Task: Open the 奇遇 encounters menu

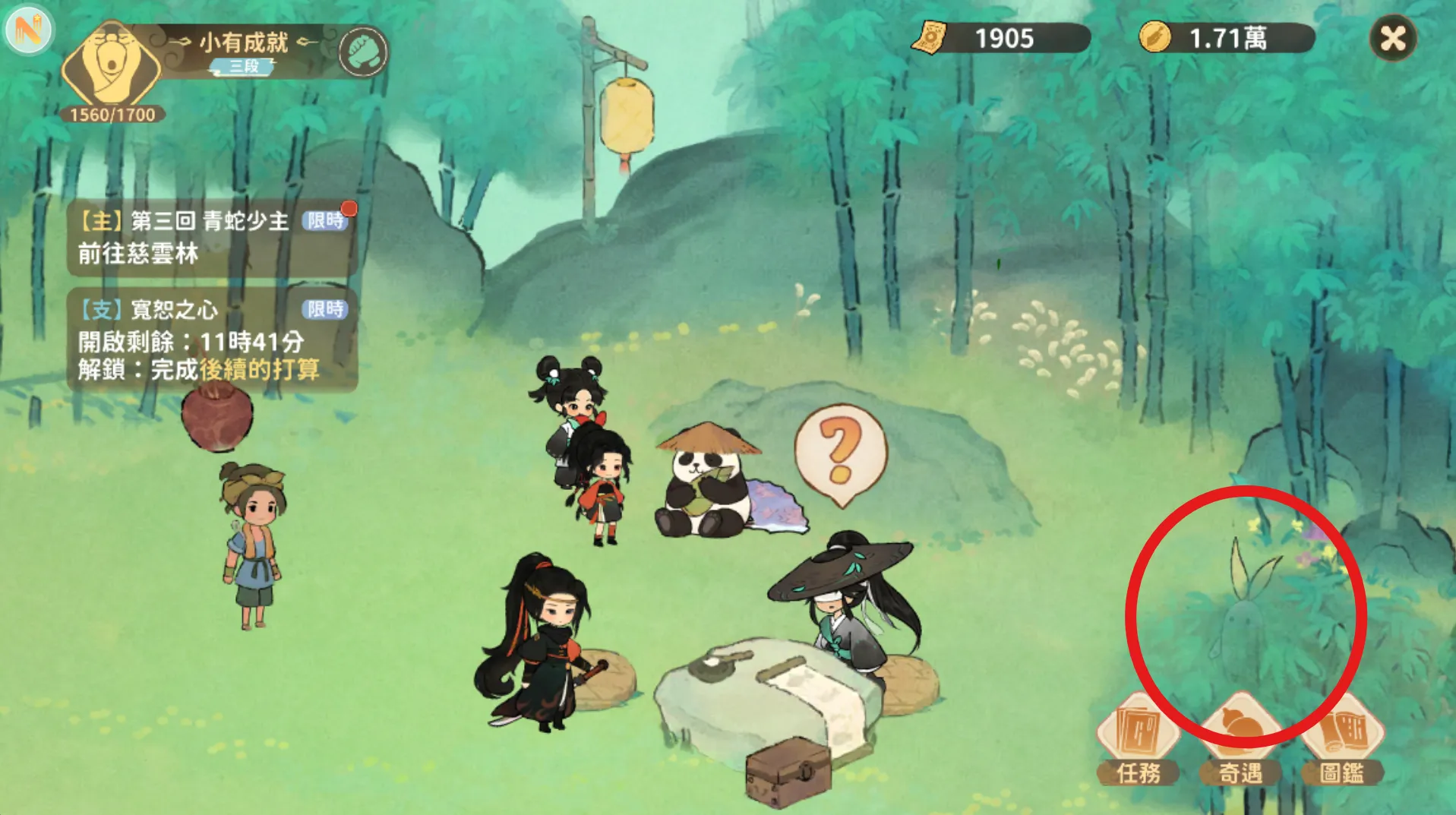Action: click(1240, 741)
